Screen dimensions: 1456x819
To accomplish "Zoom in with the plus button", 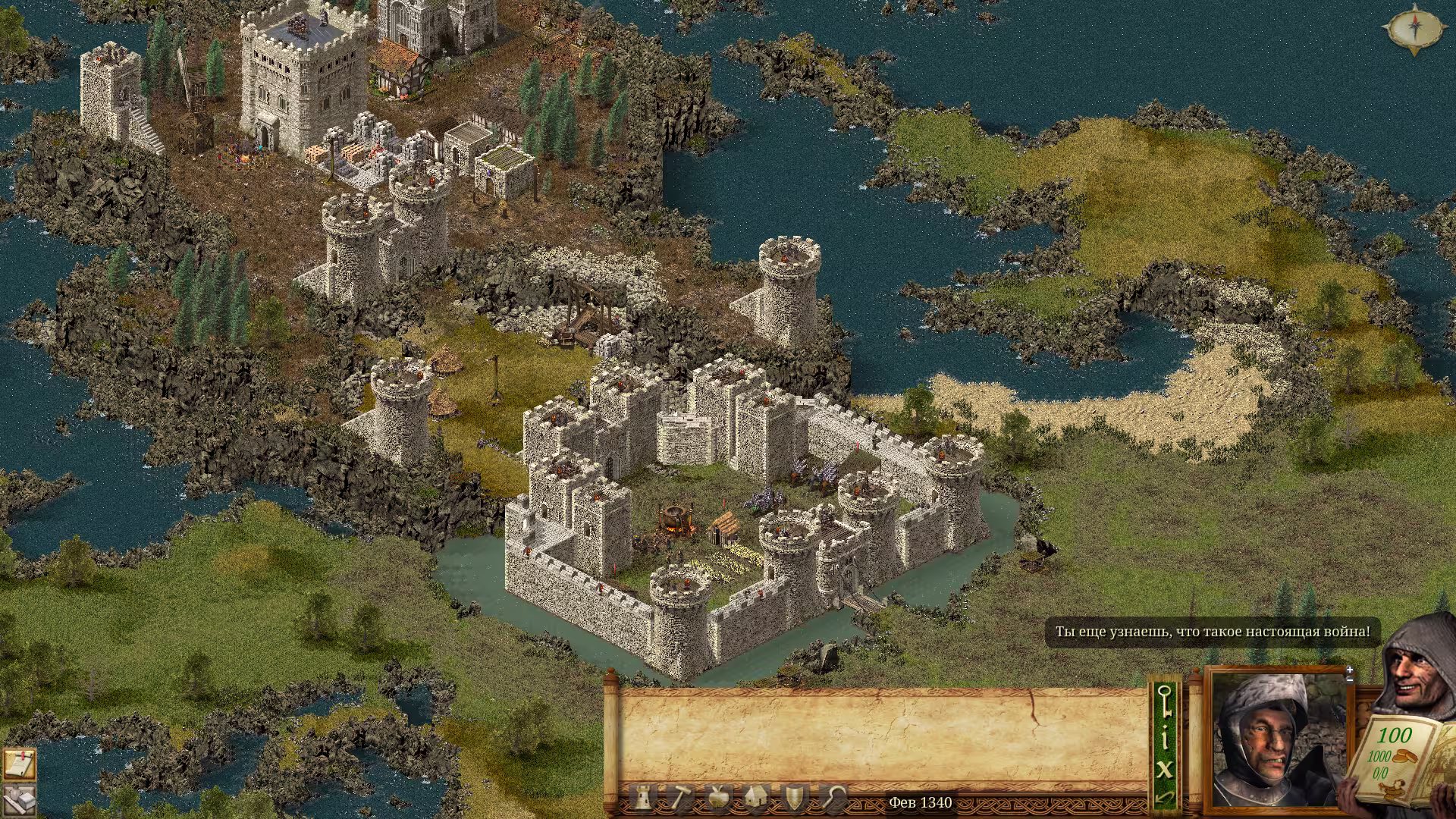I will (x=1350, y=670).
